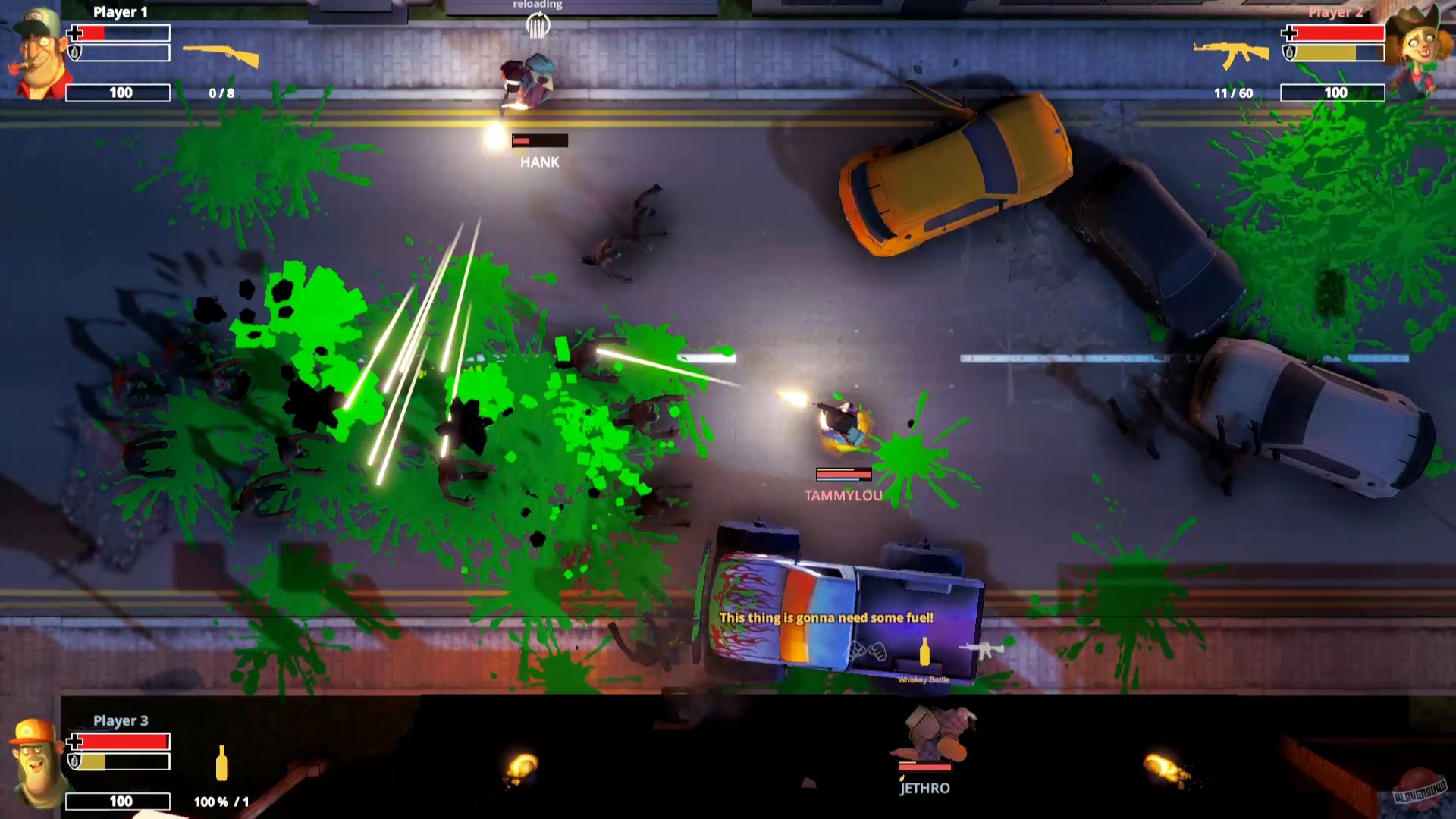
Task: Pick up the Whiskey Bottle in the truck bed
Action: click(x=924, y=652)
